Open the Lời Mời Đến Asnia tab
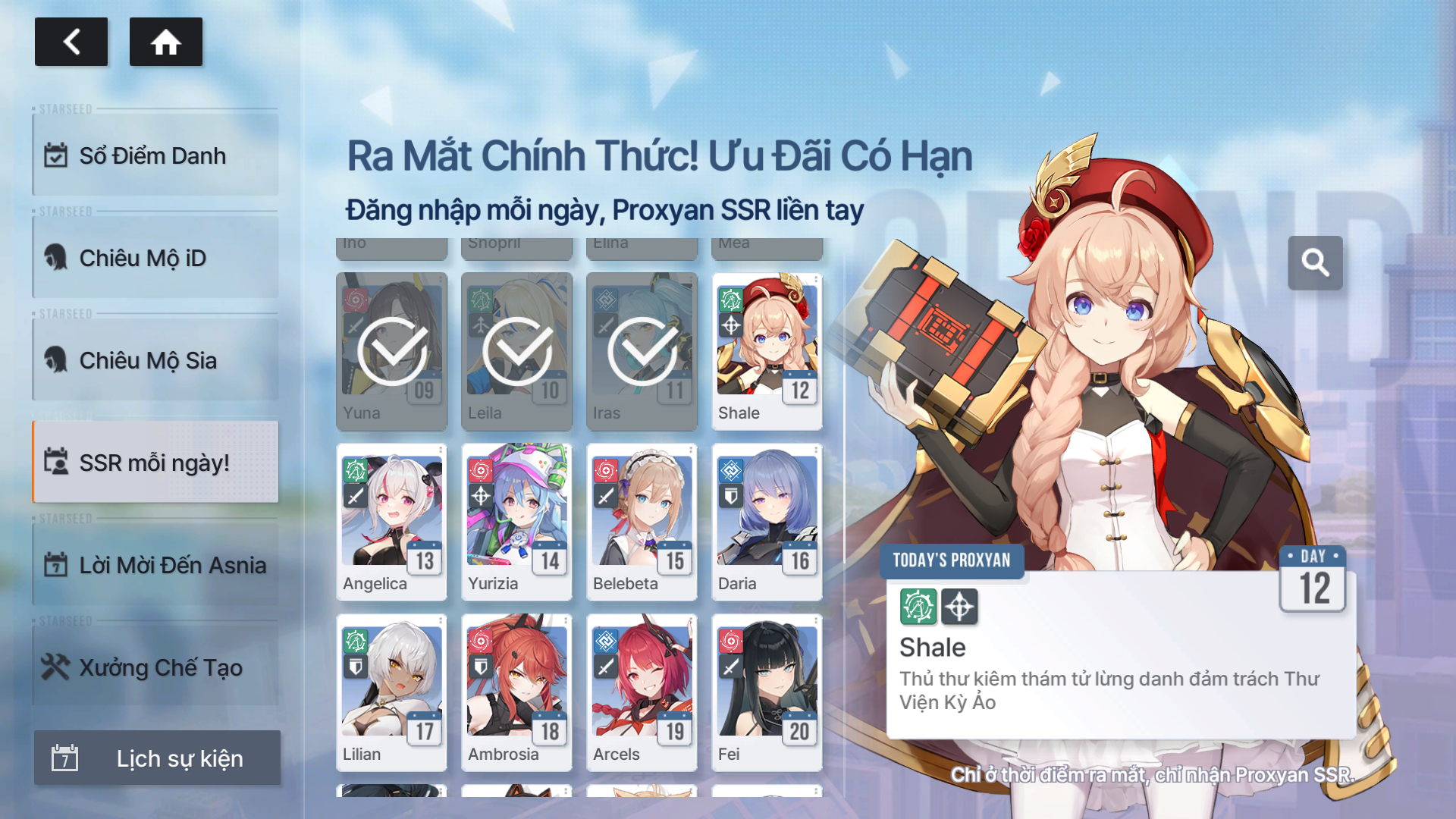The width and height of the screenshot is (1456, 819). pos(155,565)
